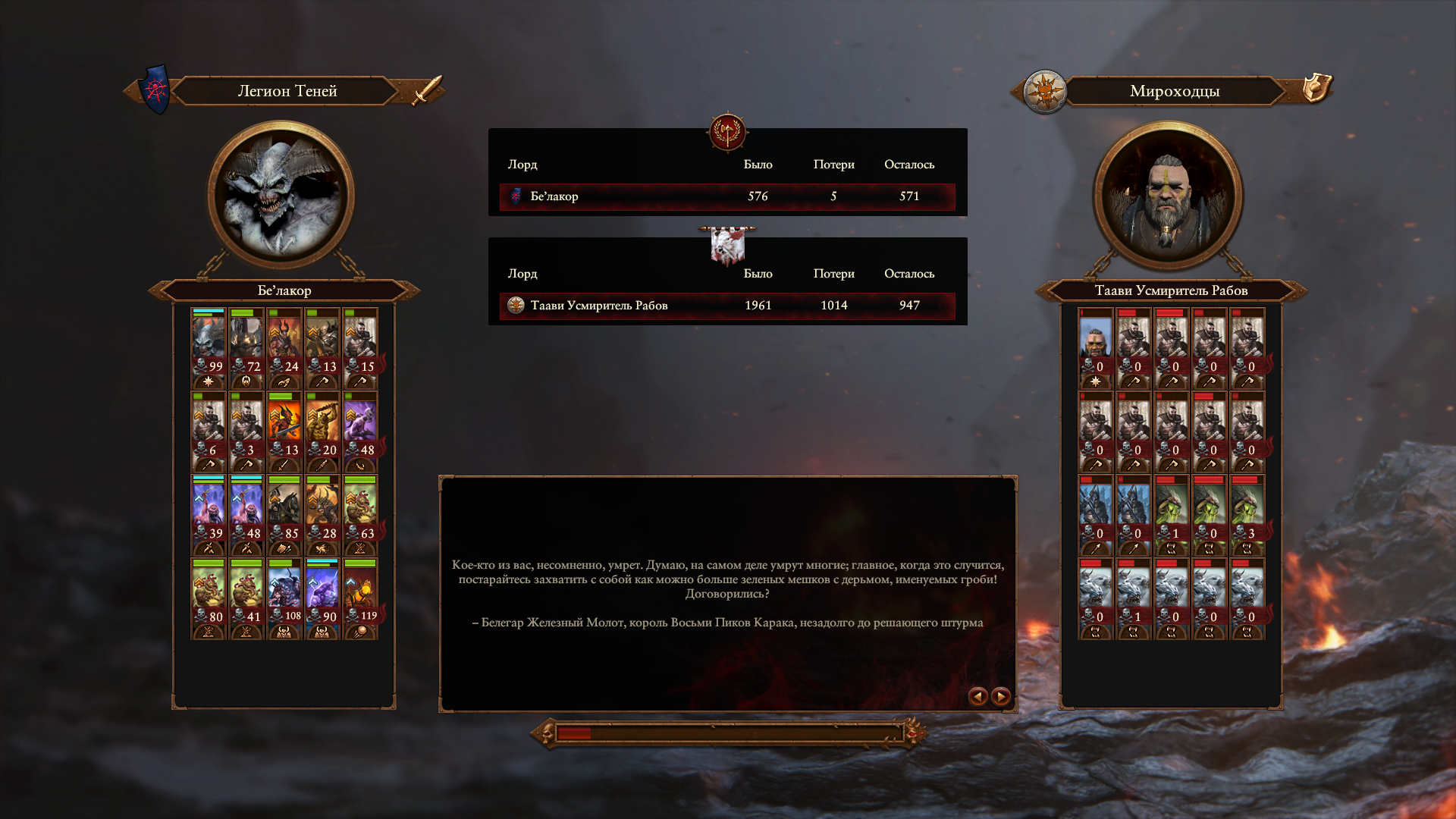The width and height of the screenshot is (1456, 819).
Task: Click the Мироходцы faction banner
Action: pos(1174,91)
